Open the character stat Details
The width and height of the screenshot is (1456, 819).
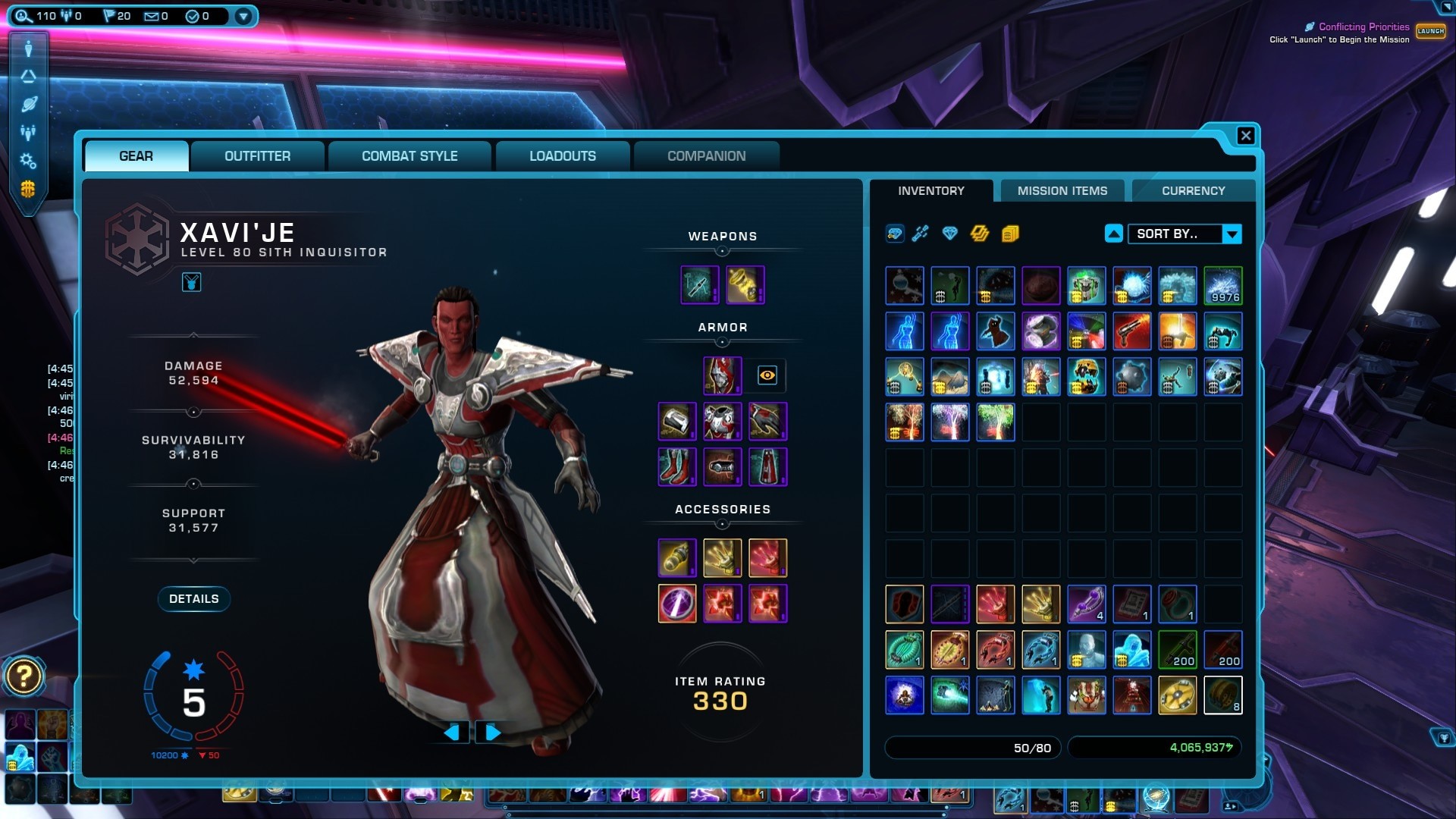tap(193, 599)
